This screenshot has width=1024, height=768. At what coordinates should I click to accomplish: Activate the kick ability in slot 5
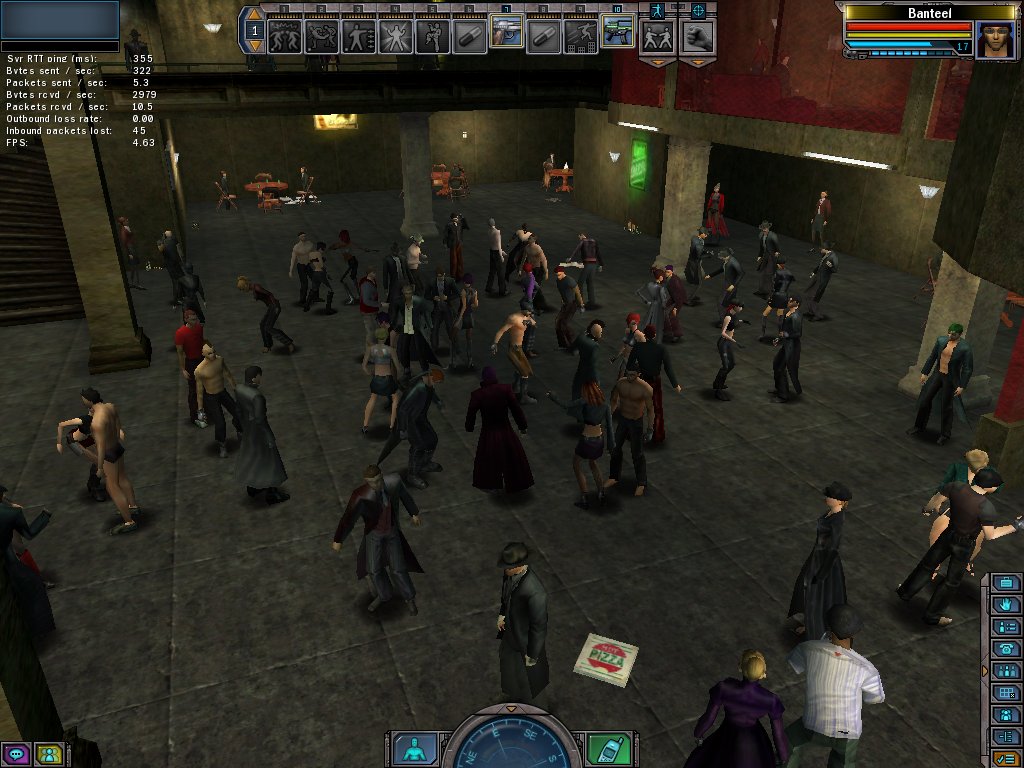432,37
